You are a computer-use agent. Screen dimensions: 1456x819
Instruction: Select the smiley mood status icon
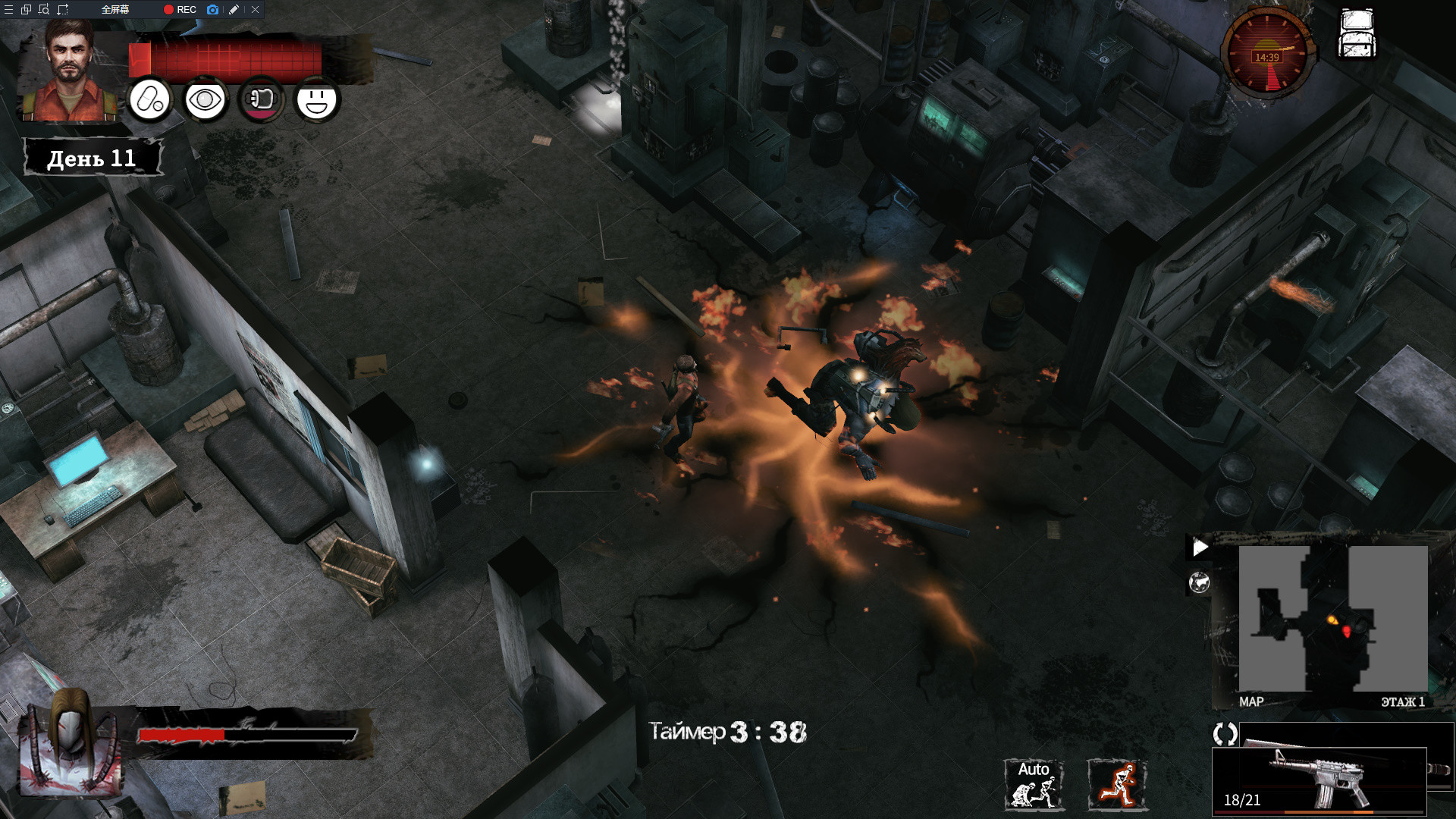pos(317,99)
